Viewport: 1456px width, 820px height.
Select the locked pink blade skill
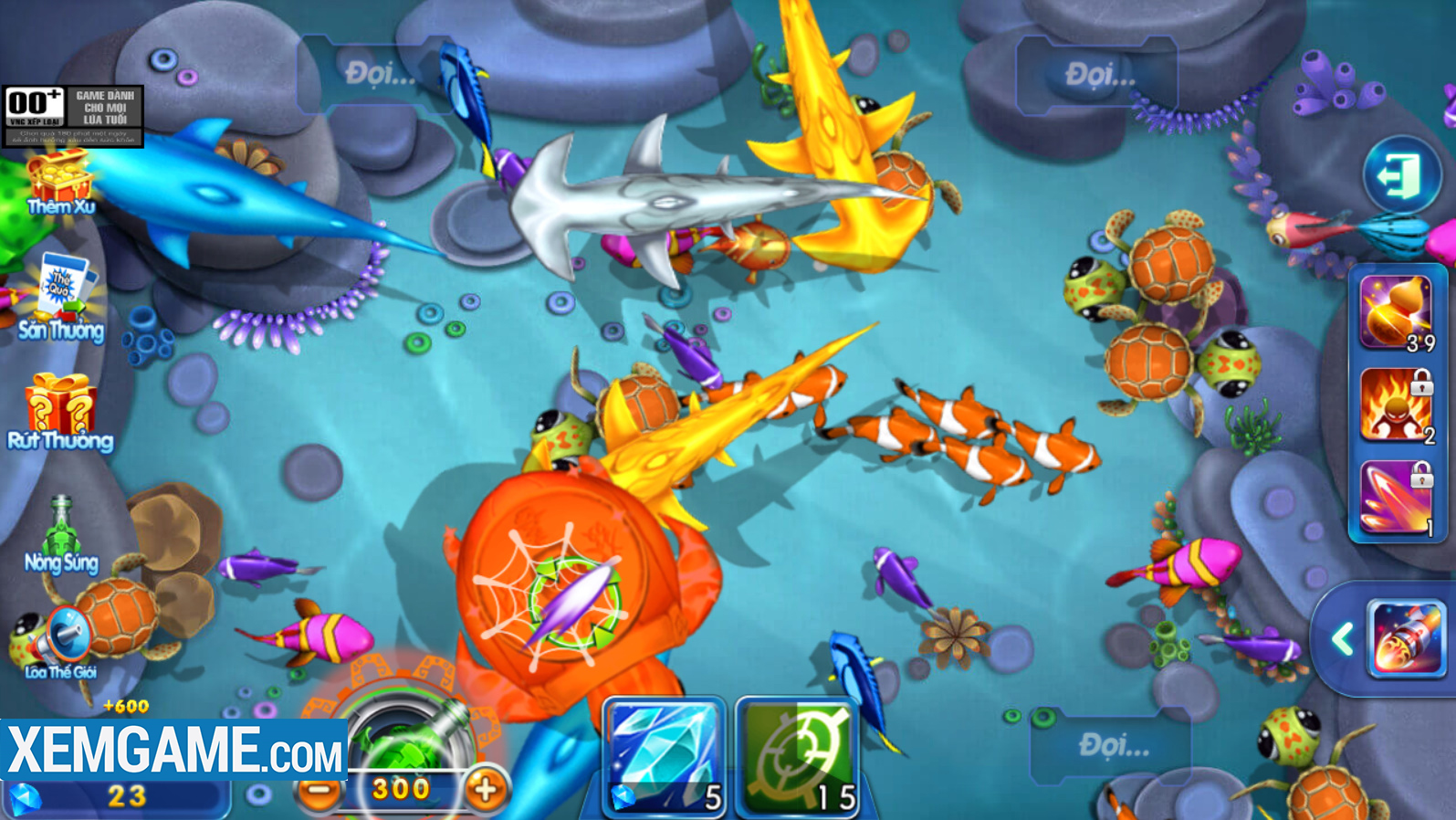[x=1396, y=498]
